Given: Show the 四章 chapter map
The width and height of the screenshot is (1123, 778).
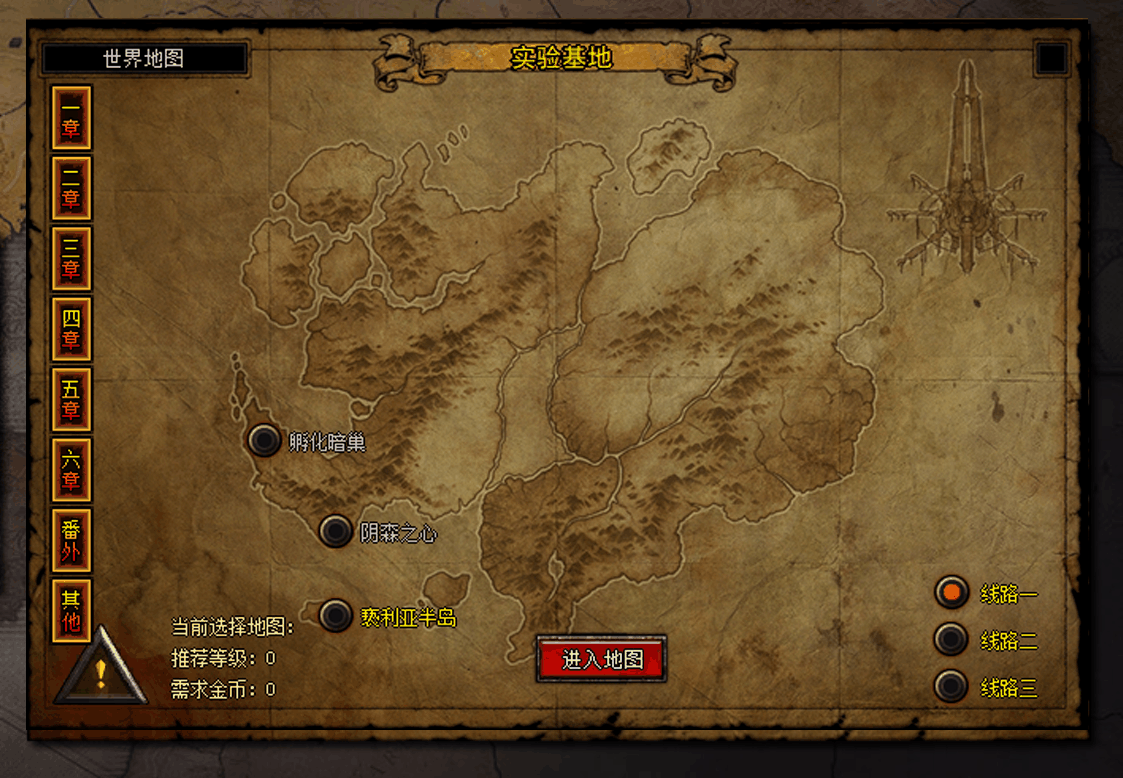Looking at the screenshot, I should [71, 329].
